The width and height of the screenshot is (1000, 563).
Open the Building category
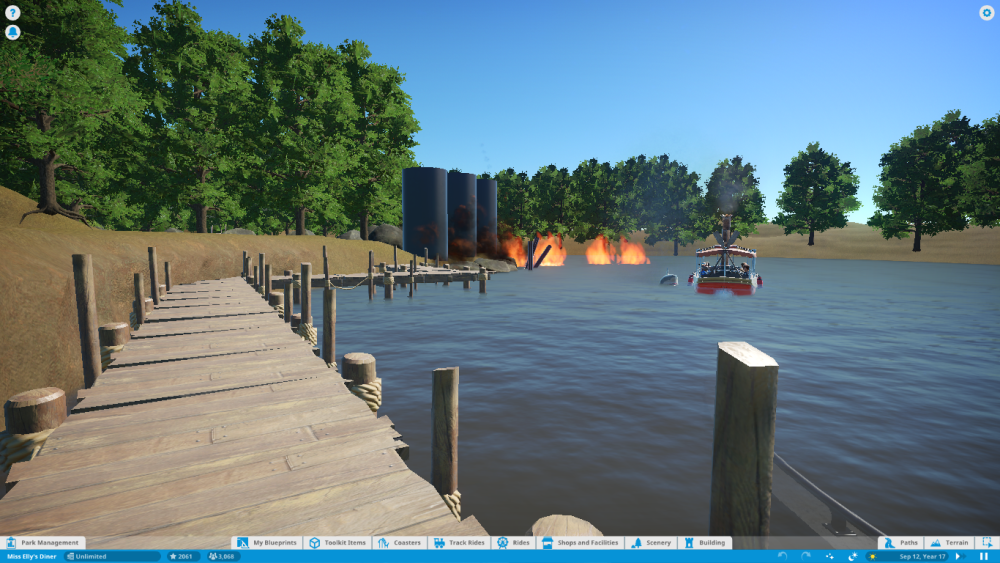point(705,543)
